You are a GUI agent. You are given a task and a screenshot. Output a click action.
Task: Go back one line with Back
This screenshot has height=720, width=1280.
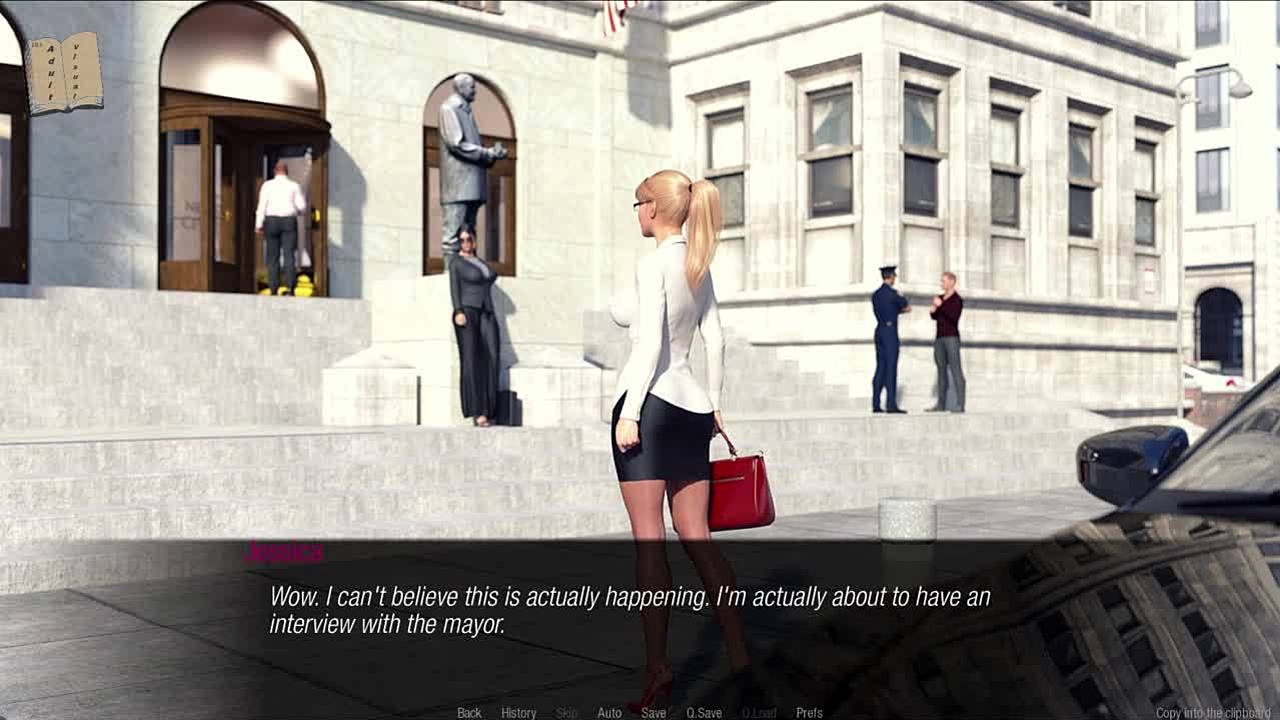point(469,713)
